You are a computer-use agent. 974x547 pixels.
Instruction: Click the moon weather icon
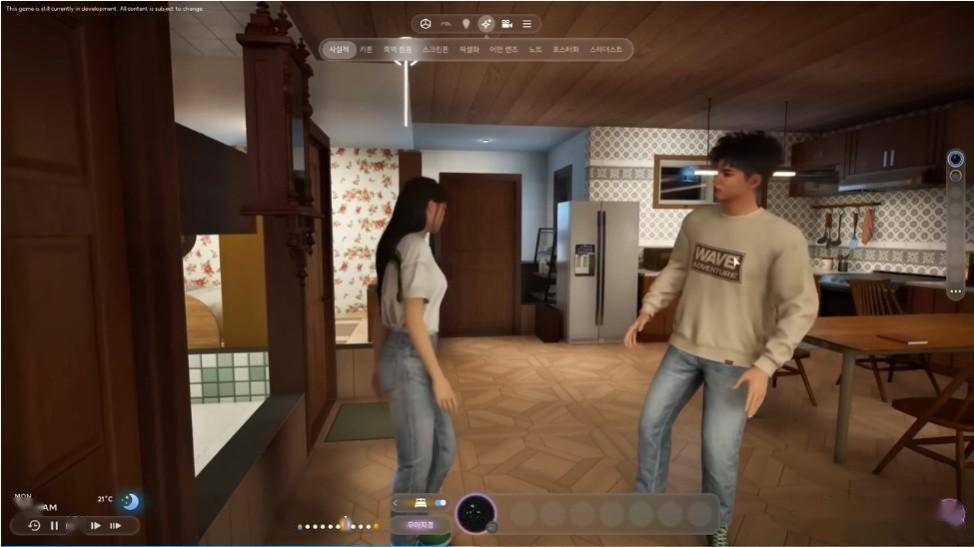click(x=129, y=501)
